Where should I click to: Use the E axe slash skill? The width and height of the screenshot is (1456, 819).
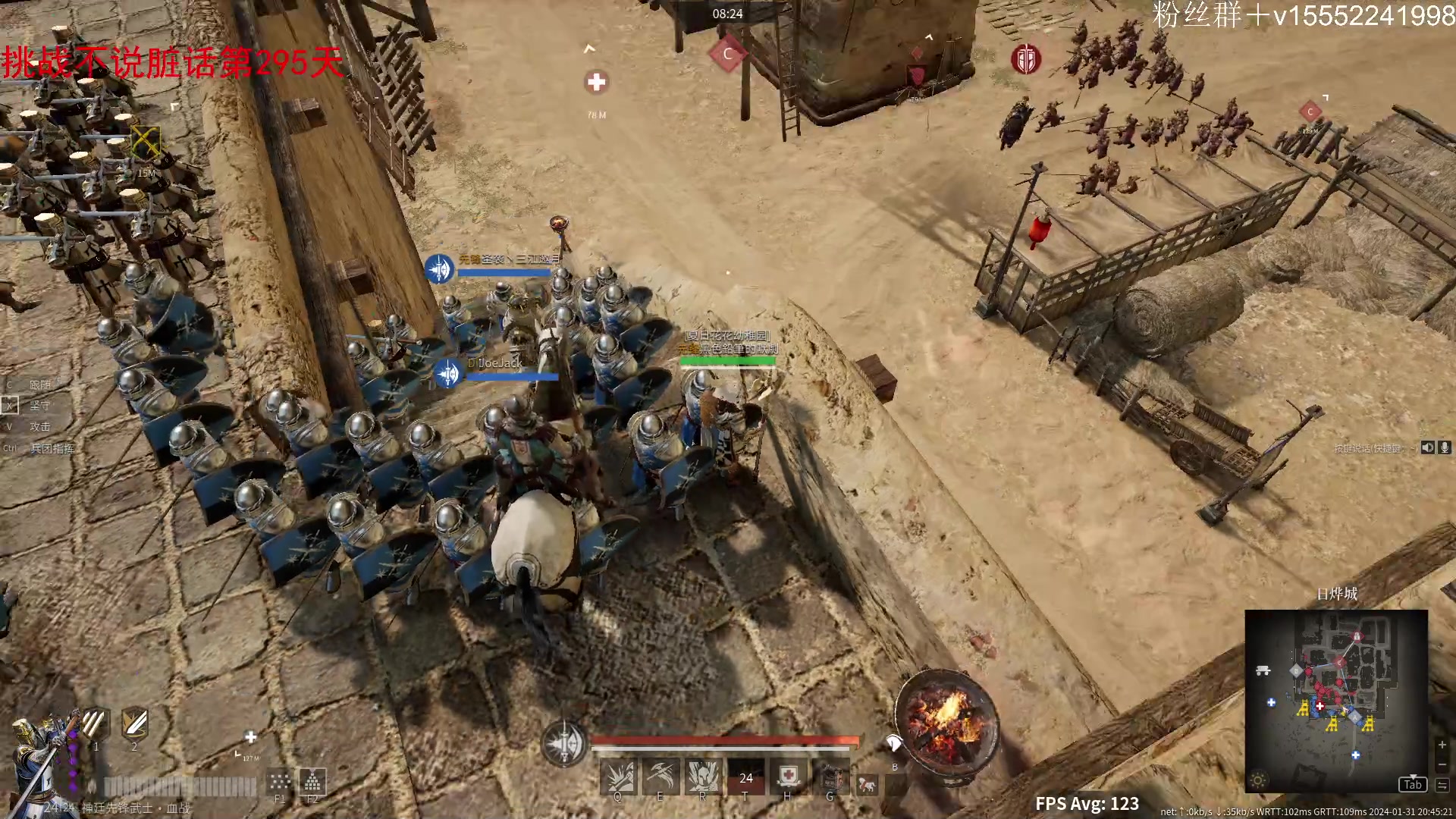[661, 777]
